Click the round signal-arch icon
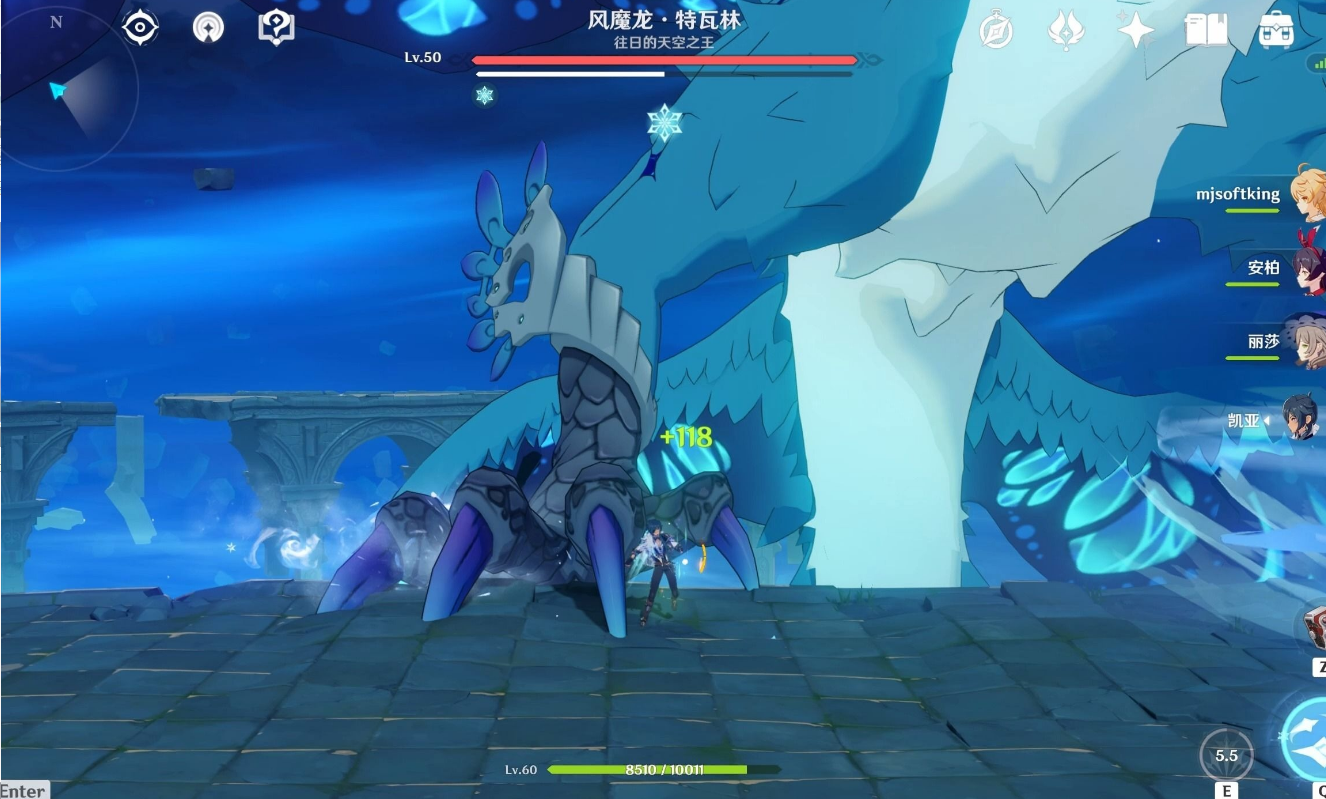 tap(208, 28)
